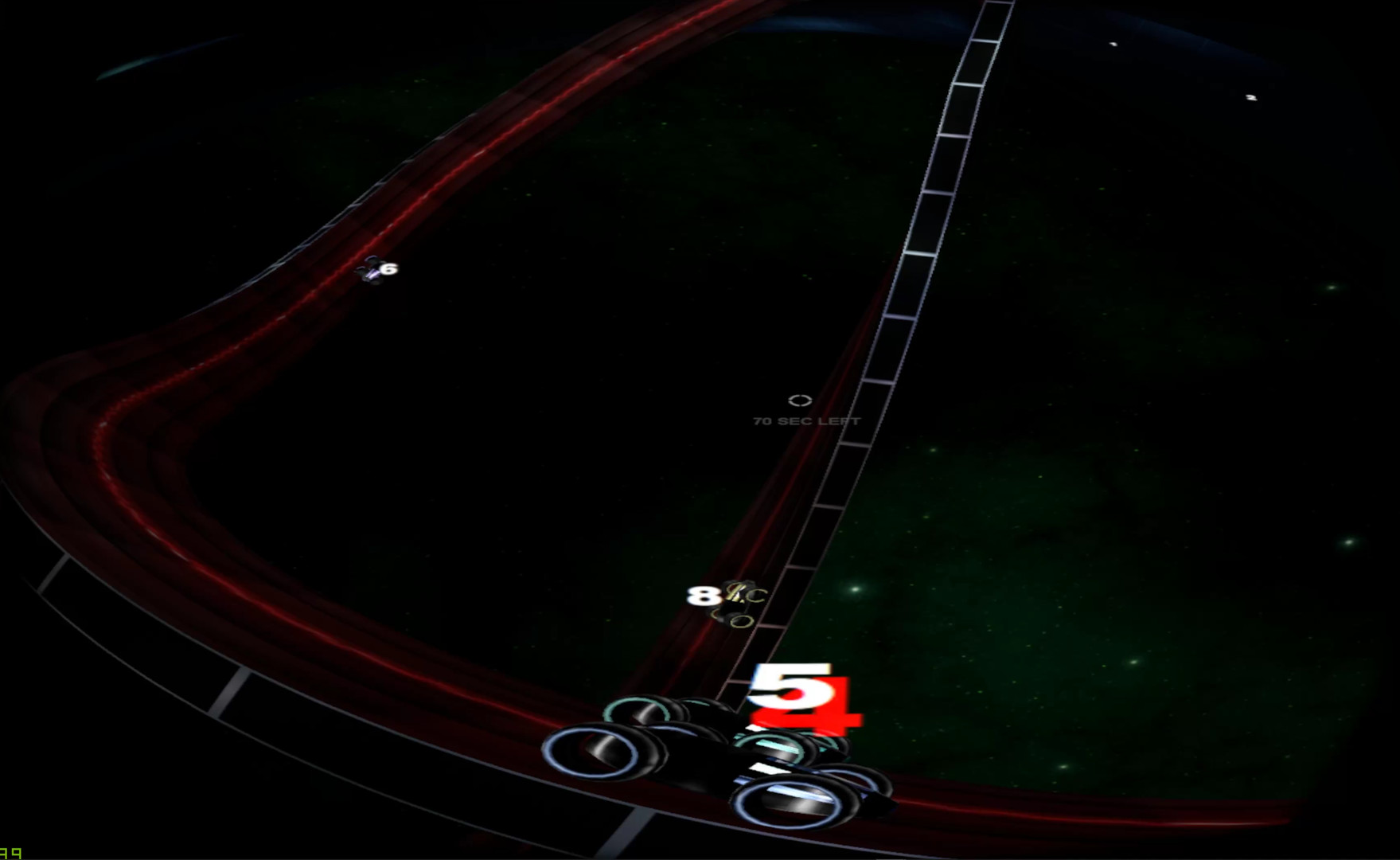Viewport: 1400px width, 860px height.
Task: Click the number 8 opponent indicator
Action: (x=702, y=596)
